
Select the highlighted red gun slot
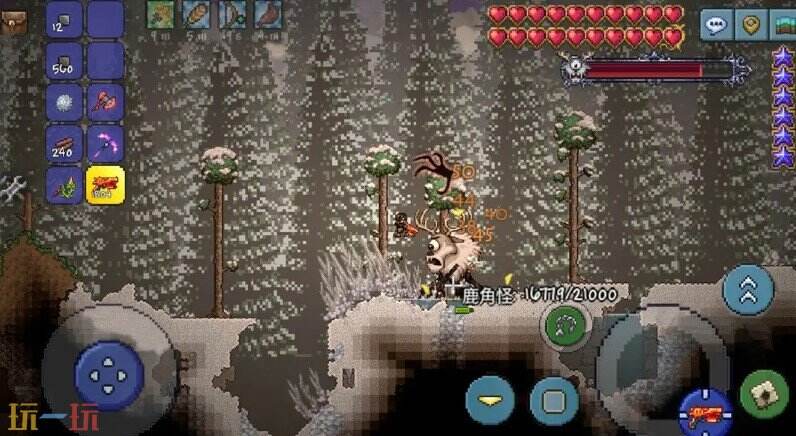[x=105, y=186]
